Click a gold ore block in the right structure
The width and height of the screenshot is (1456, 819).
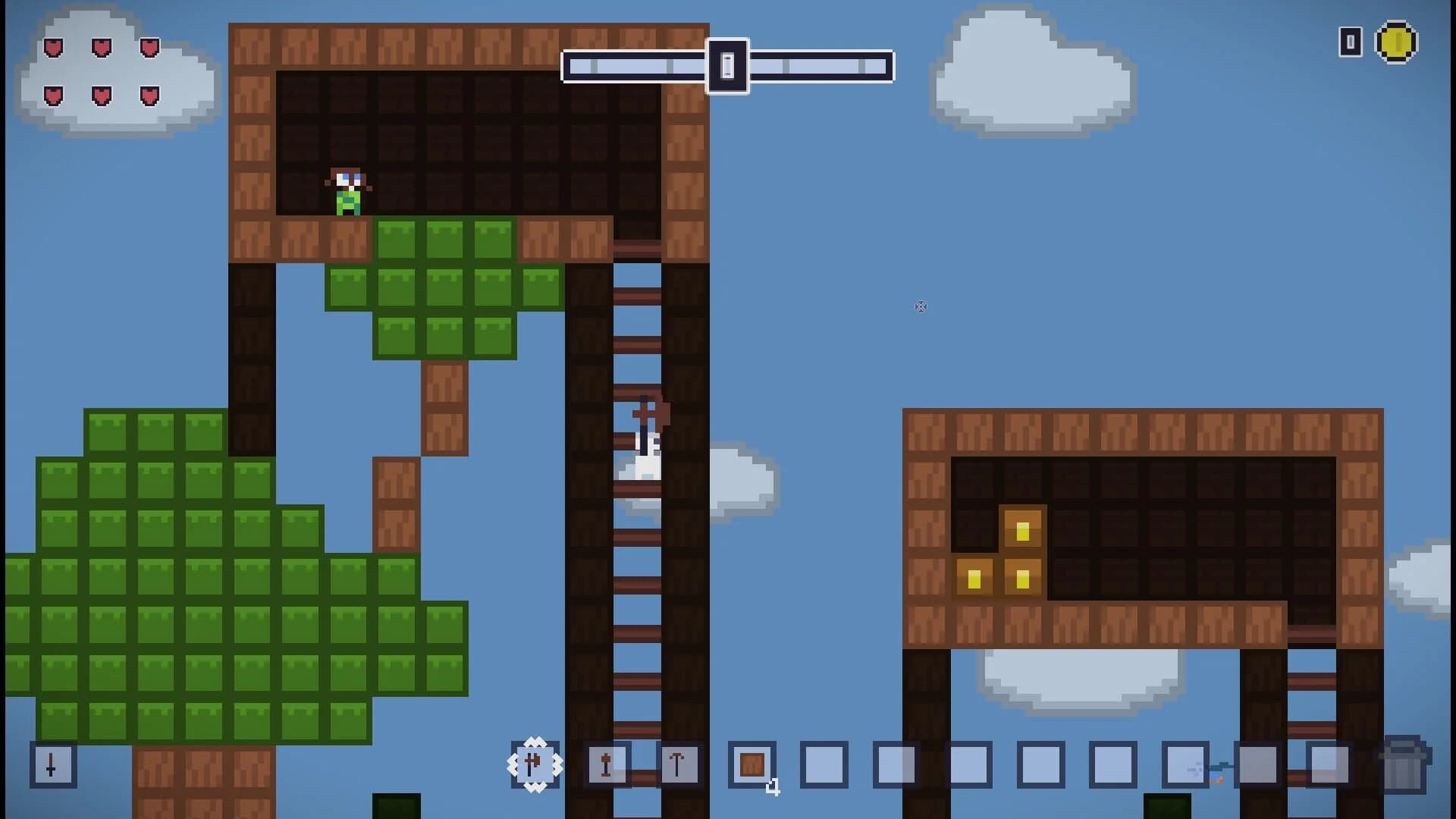tap(1021, 531)
